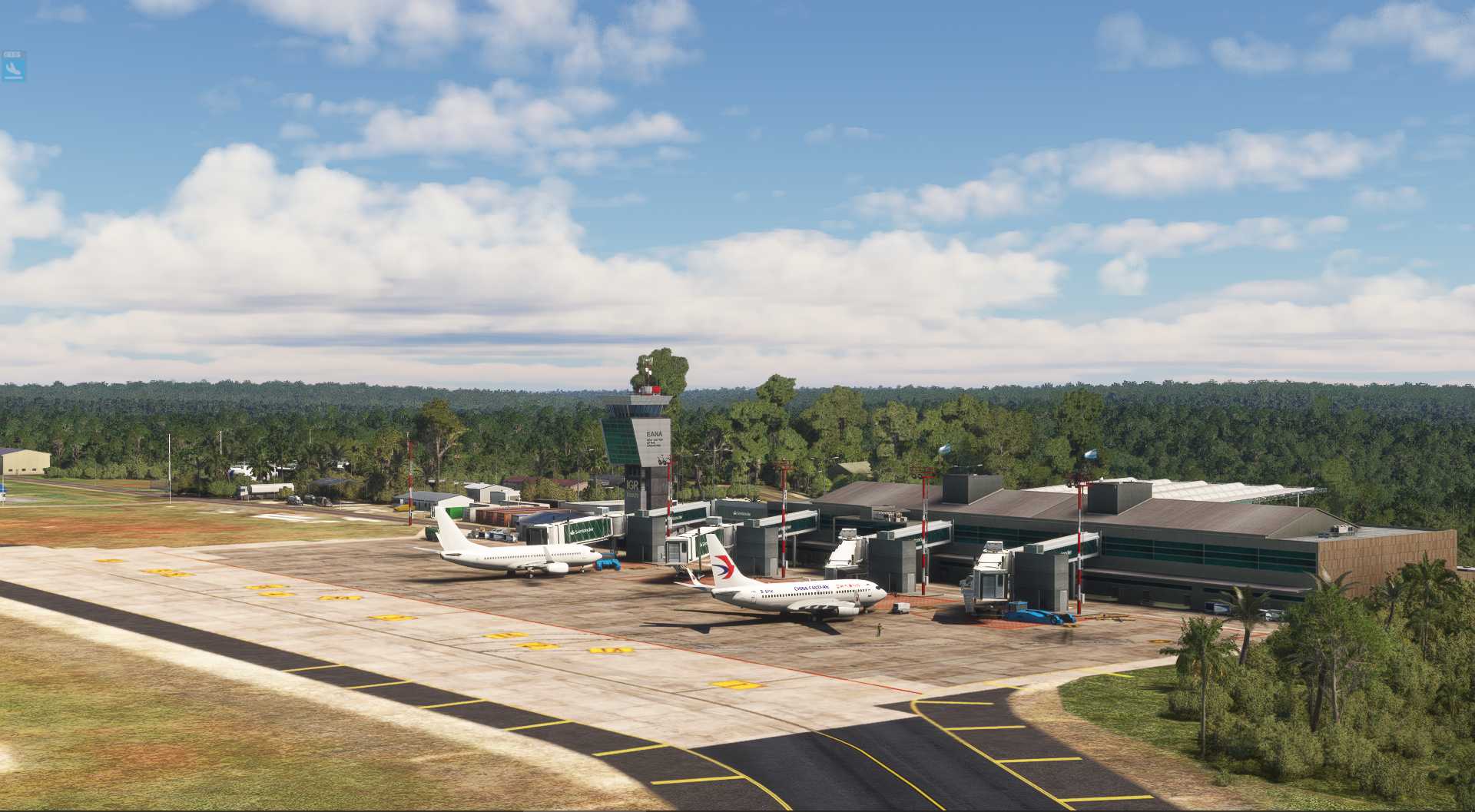Click the blue landing-plane overlay icon
The image size is (1475, 812).
[13, 70]
